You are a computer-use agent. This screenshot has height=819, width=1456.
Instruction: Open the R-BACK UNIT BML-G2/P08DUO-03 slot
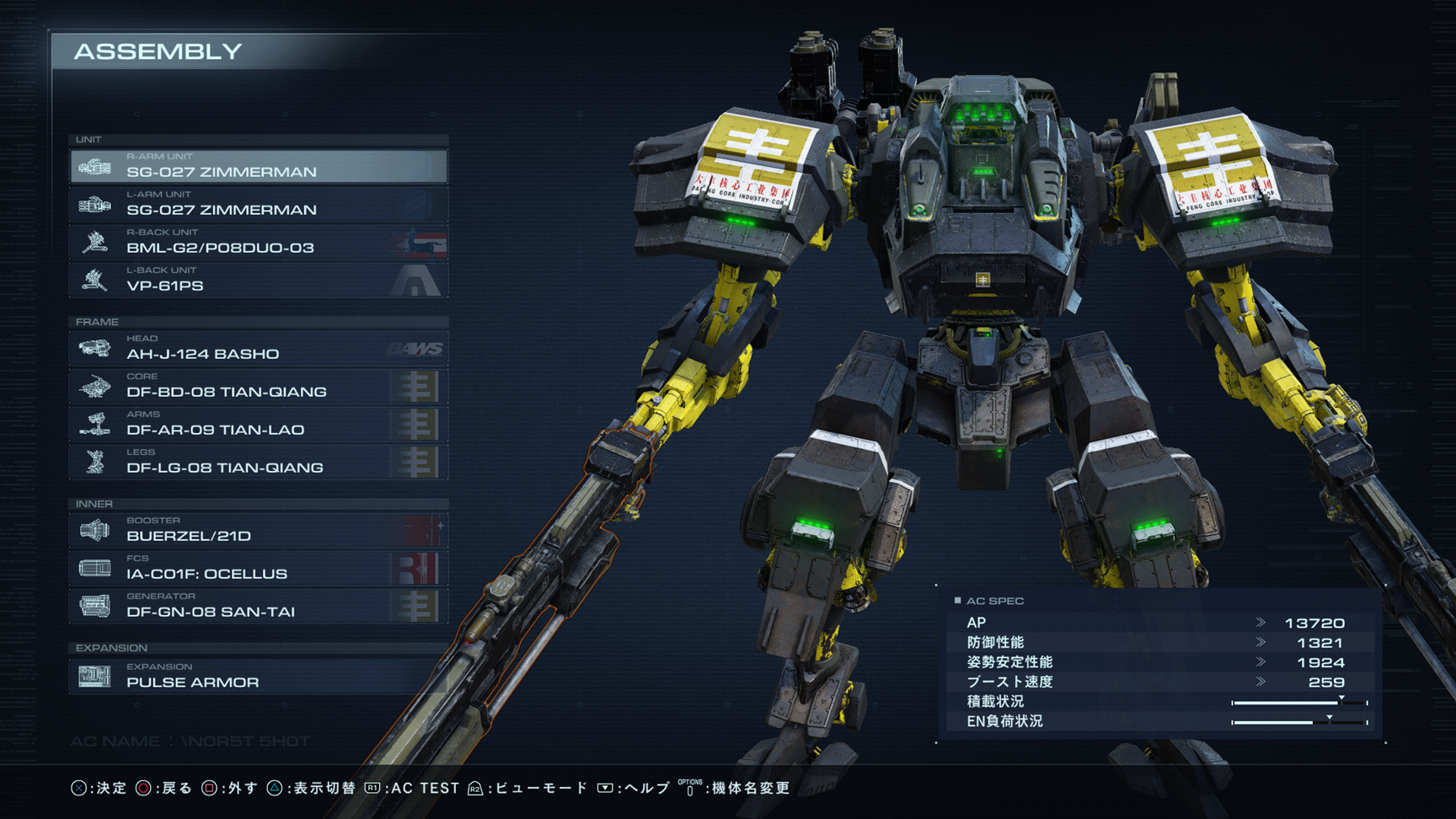[x=258, y=242]
